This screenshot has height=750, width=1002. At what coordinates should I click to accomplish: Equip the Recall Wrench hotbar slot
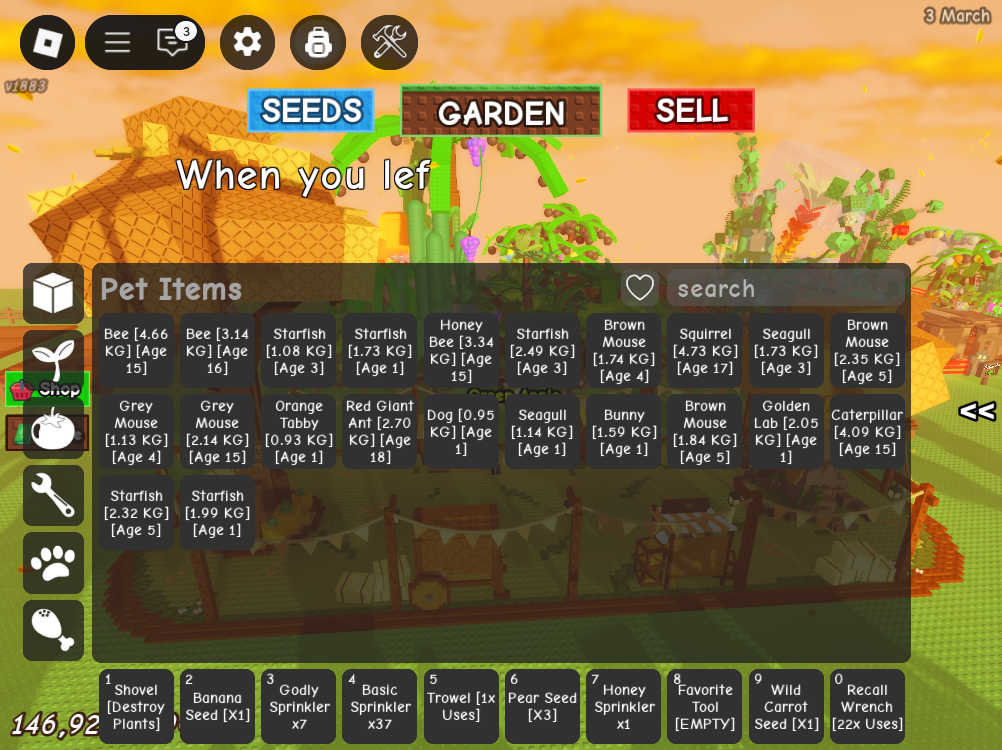pyautogui.click(x=867, y=707)
